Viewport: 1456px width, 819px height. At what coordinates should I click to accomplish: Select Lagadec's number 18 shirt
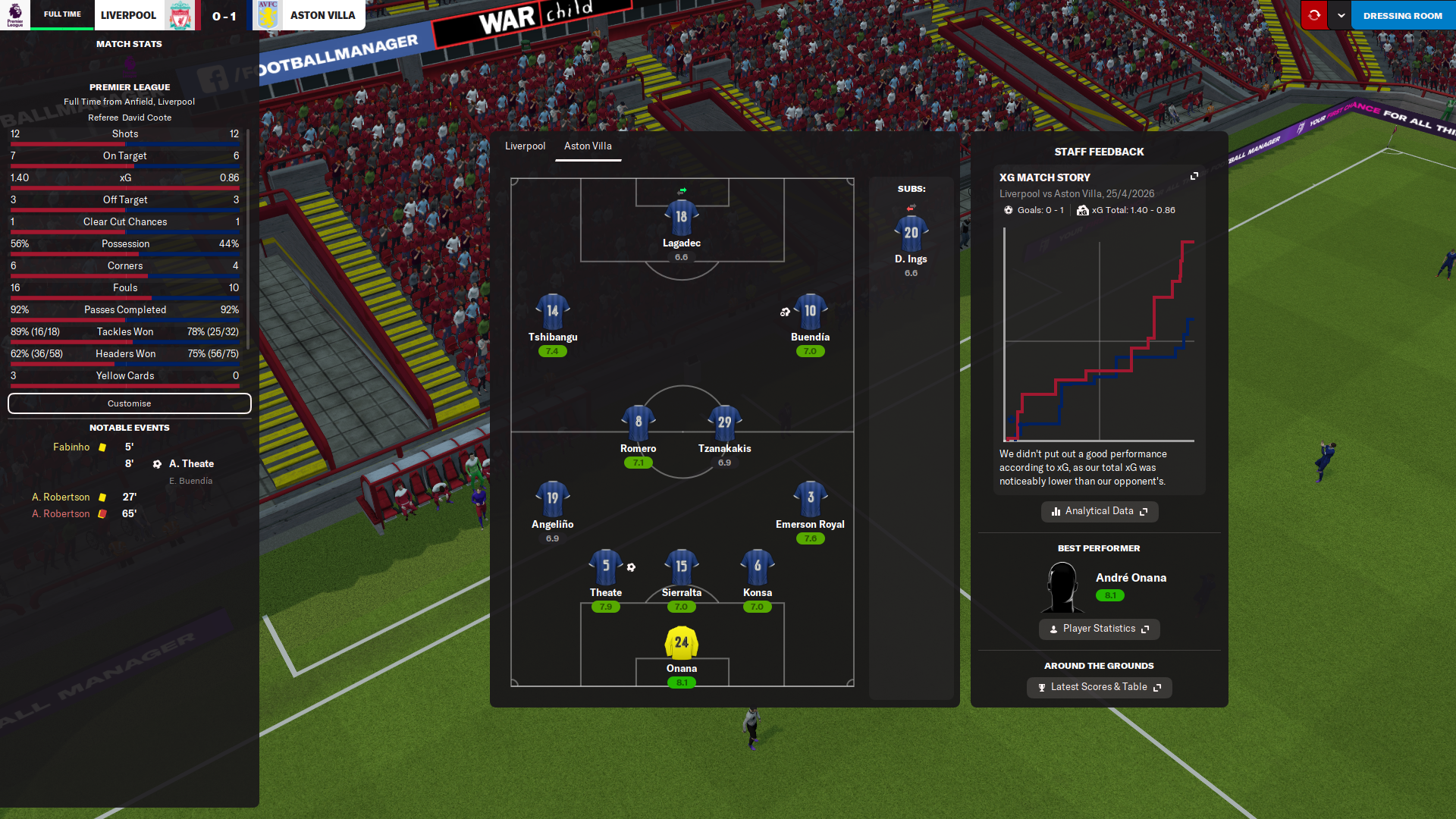click(681, 217)
